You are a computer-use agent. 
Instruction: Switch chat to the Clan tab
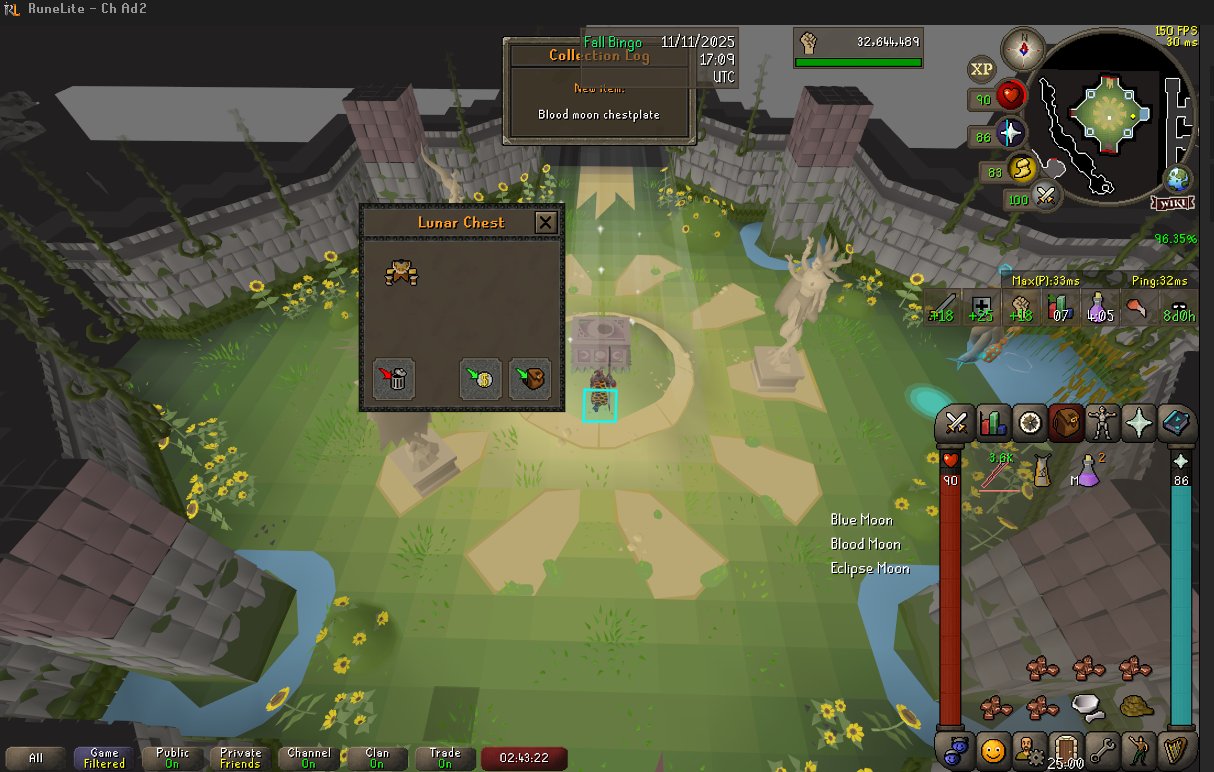tap(377, 758)
